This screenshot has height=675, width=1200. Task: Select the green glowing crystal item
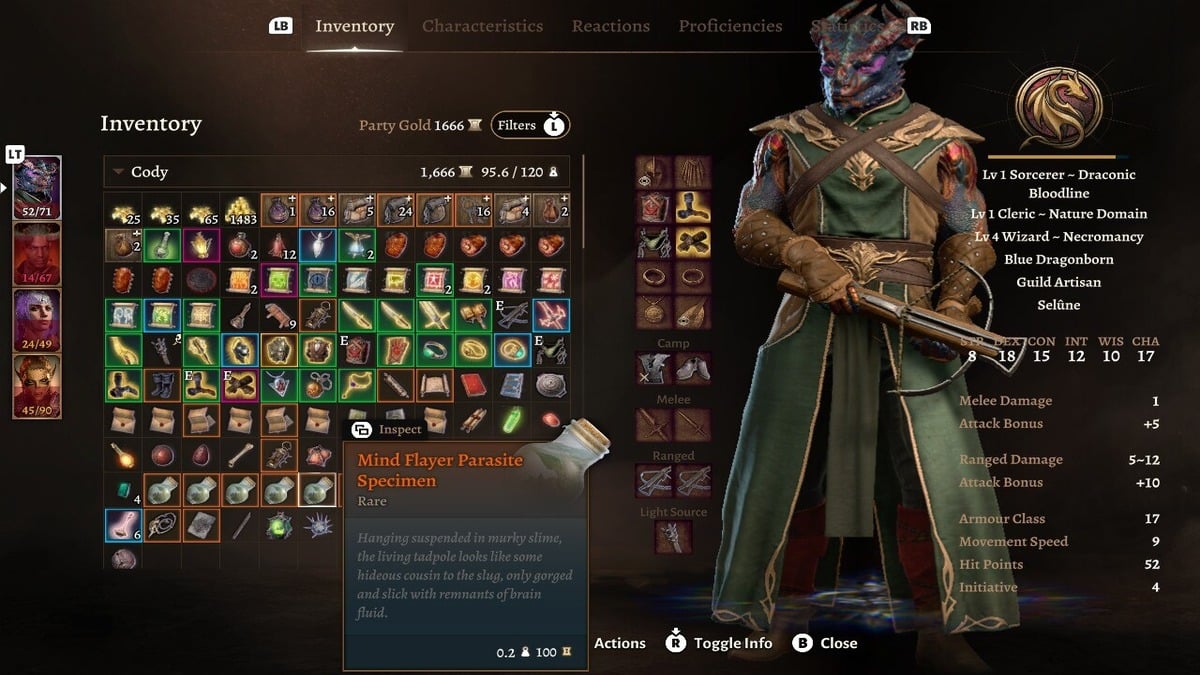point(511,420)
